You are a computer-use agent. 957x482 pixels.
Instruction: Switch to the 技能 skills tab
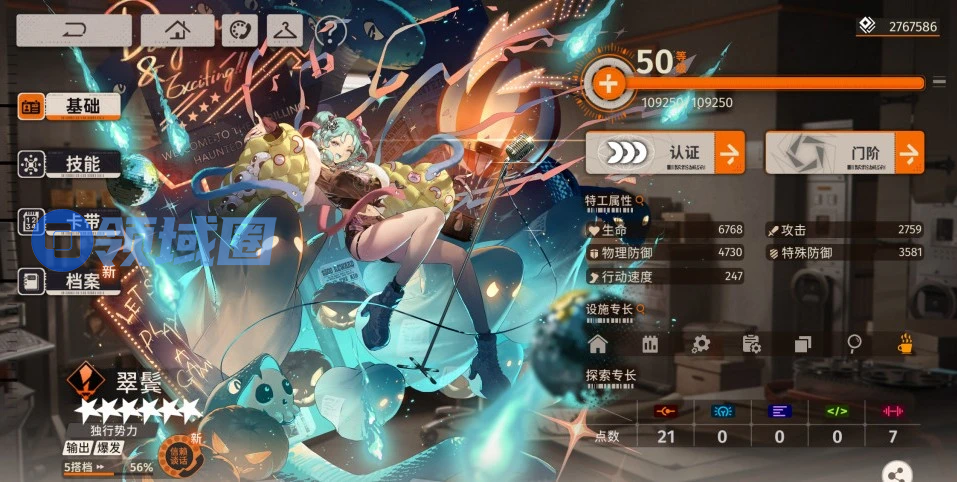pyautogui.click(x=70, y=164)
